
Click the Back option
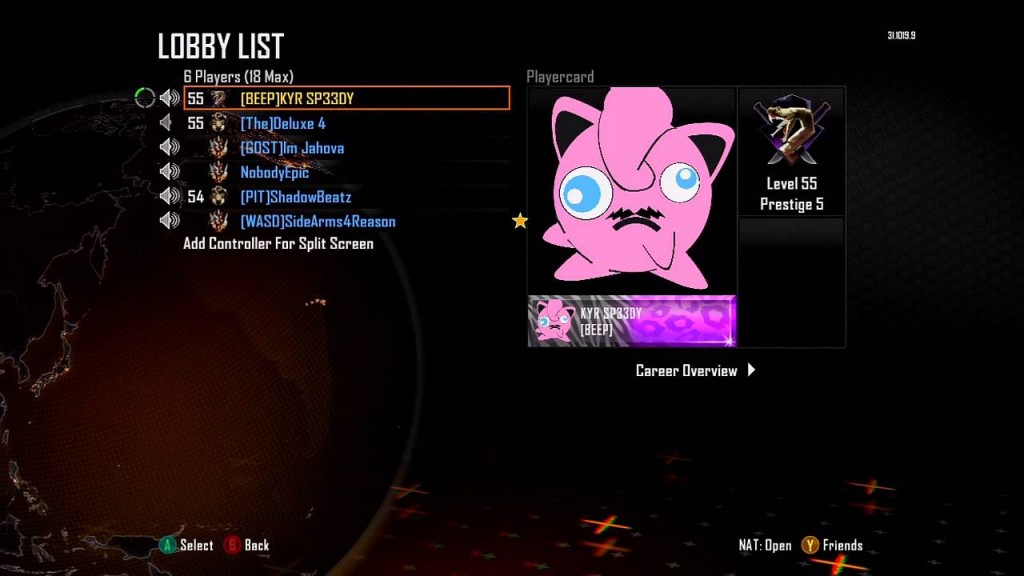pyautogui.click(x=247, y=545)
